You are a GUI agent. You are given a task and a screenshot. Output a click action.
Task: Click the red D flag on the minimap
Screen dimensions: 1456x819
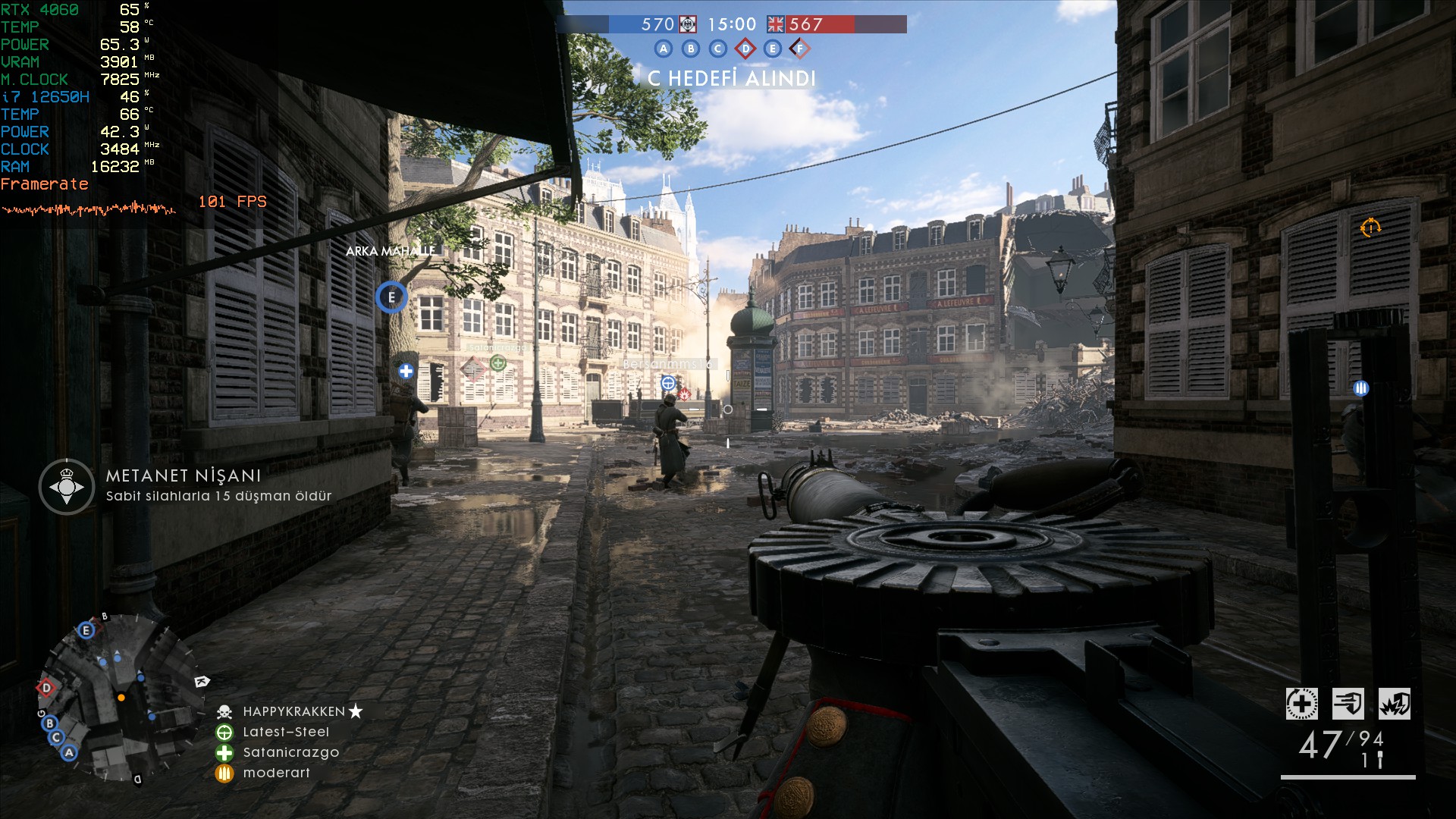click(x=46, y=688)
